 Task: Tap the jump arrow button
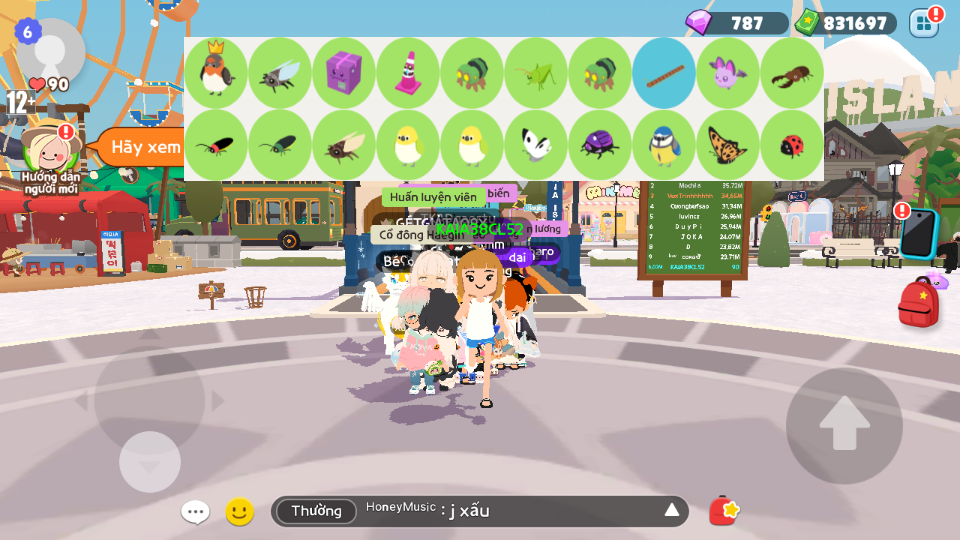[844, 425]
